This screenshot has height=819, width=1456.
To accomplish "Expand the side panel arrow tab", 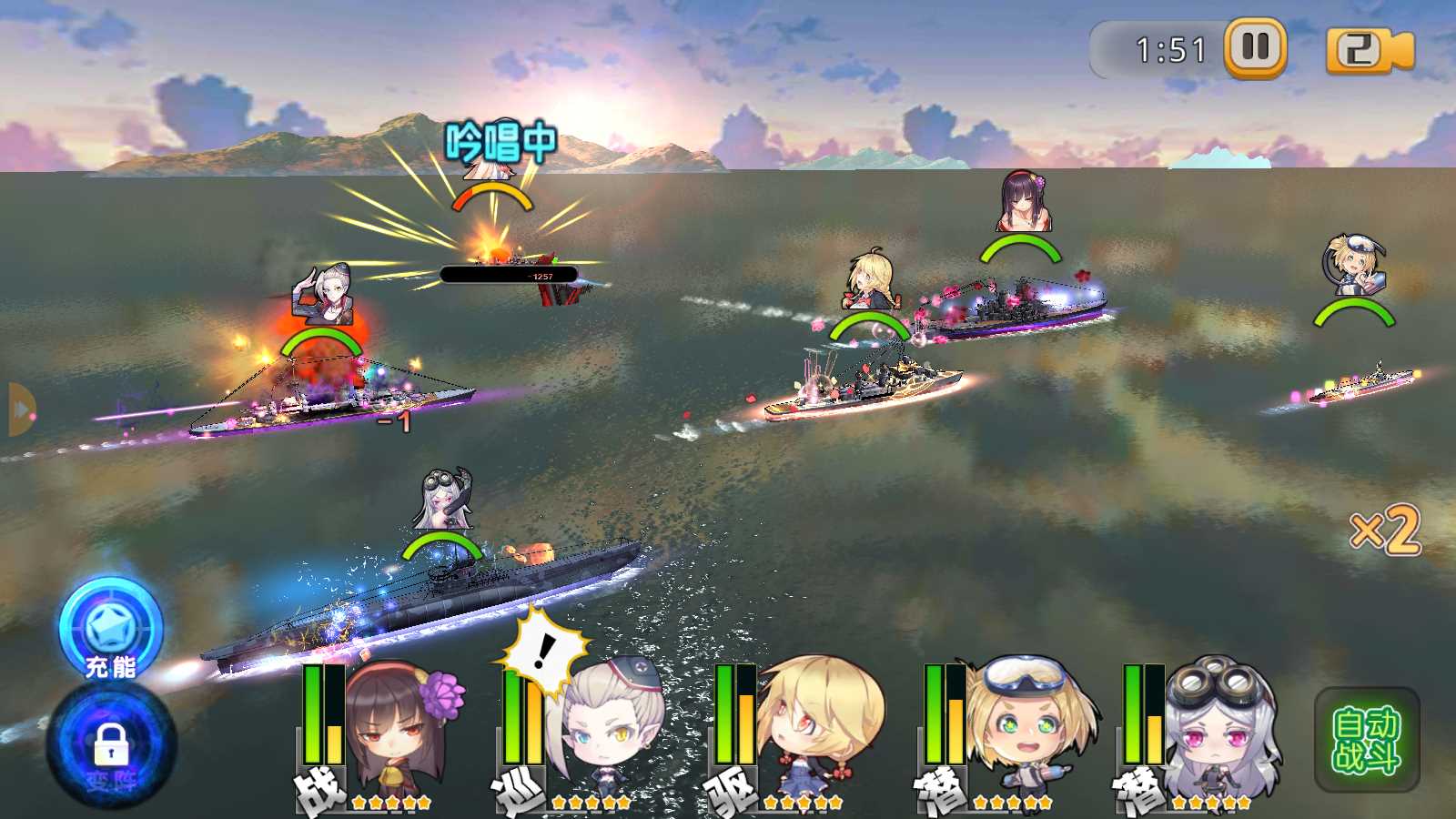I will pos(21,409).
